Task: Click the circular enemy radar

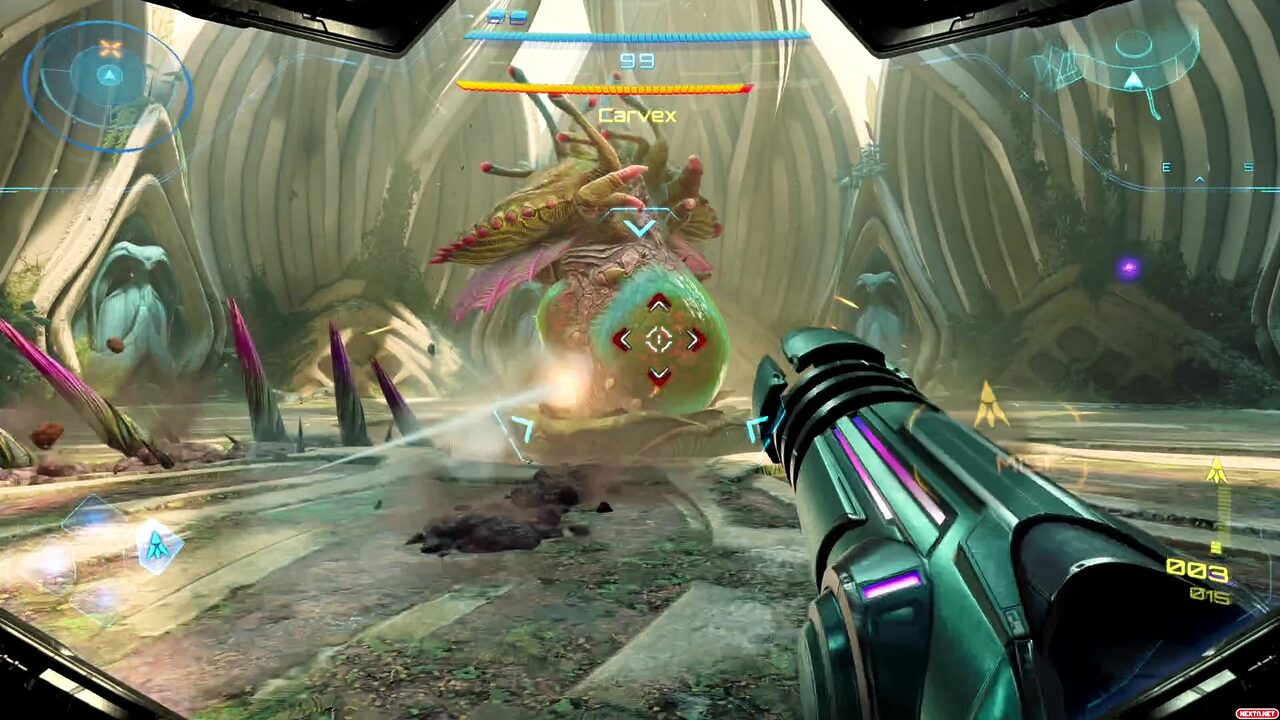Action: [108, 85]
